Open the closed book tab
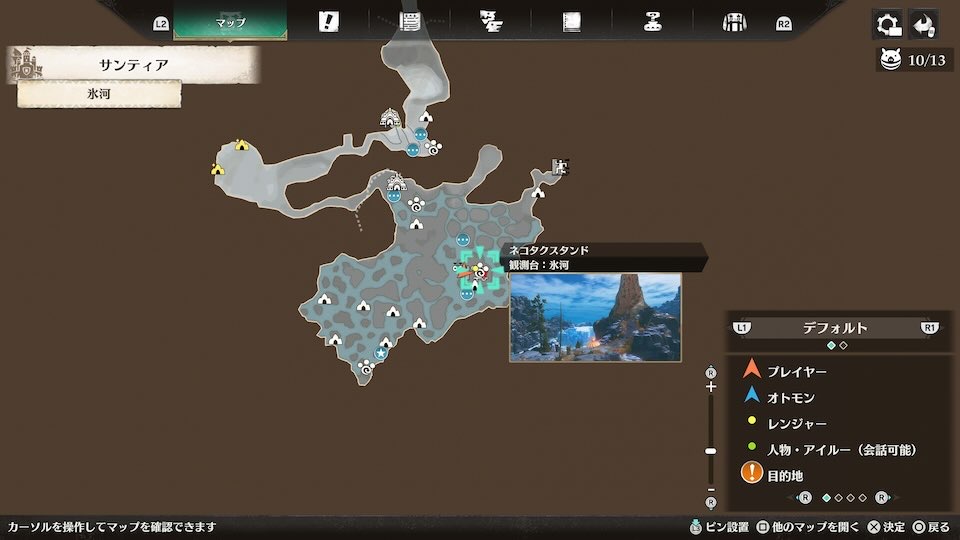Screen dimensions: 960x540 pos(571,22)
